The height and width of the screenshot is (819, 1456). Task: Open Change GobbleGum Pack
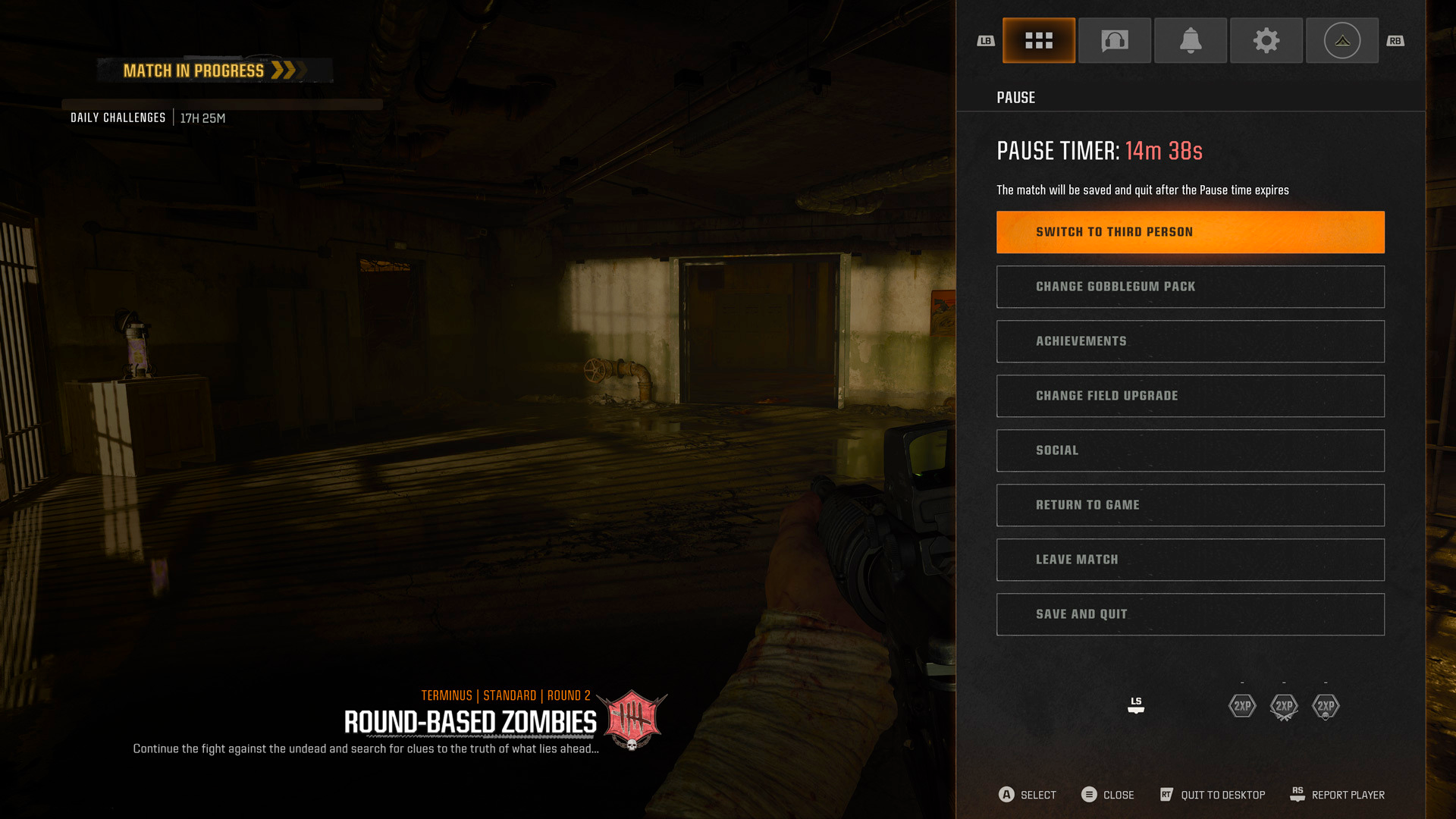point(1190,287)
